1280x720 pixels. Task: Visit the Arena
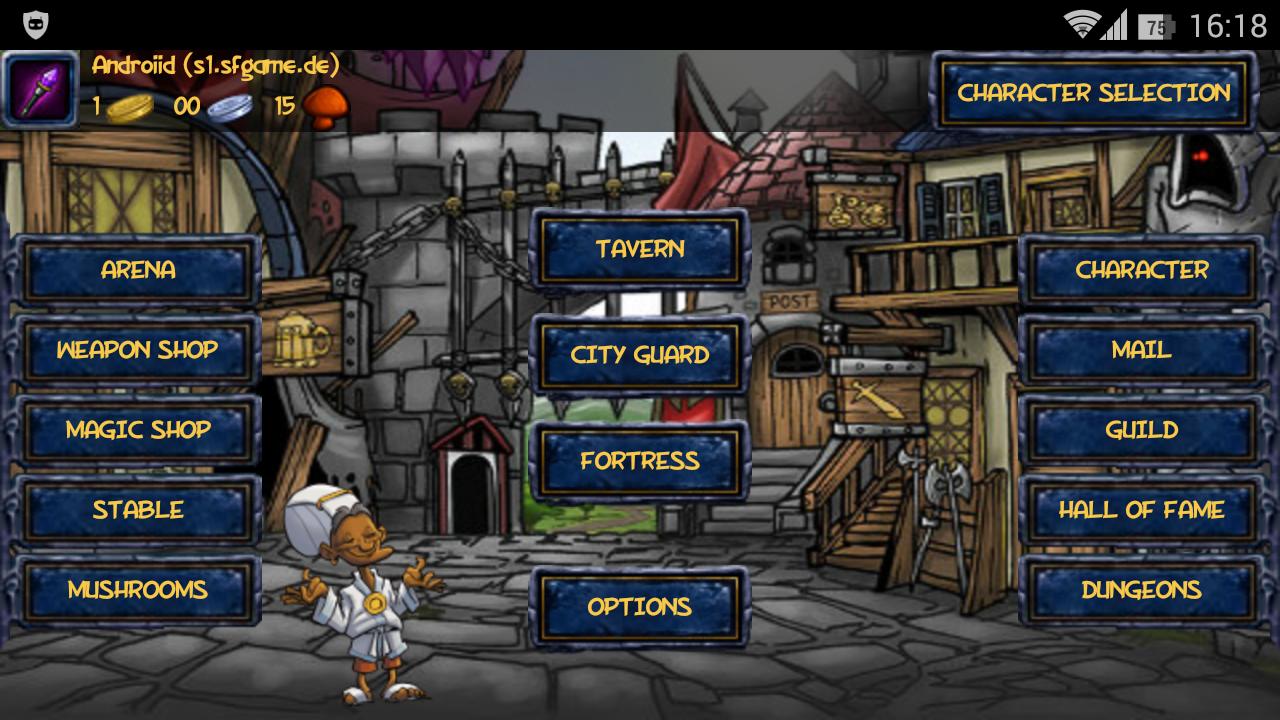tap(139, 270)
